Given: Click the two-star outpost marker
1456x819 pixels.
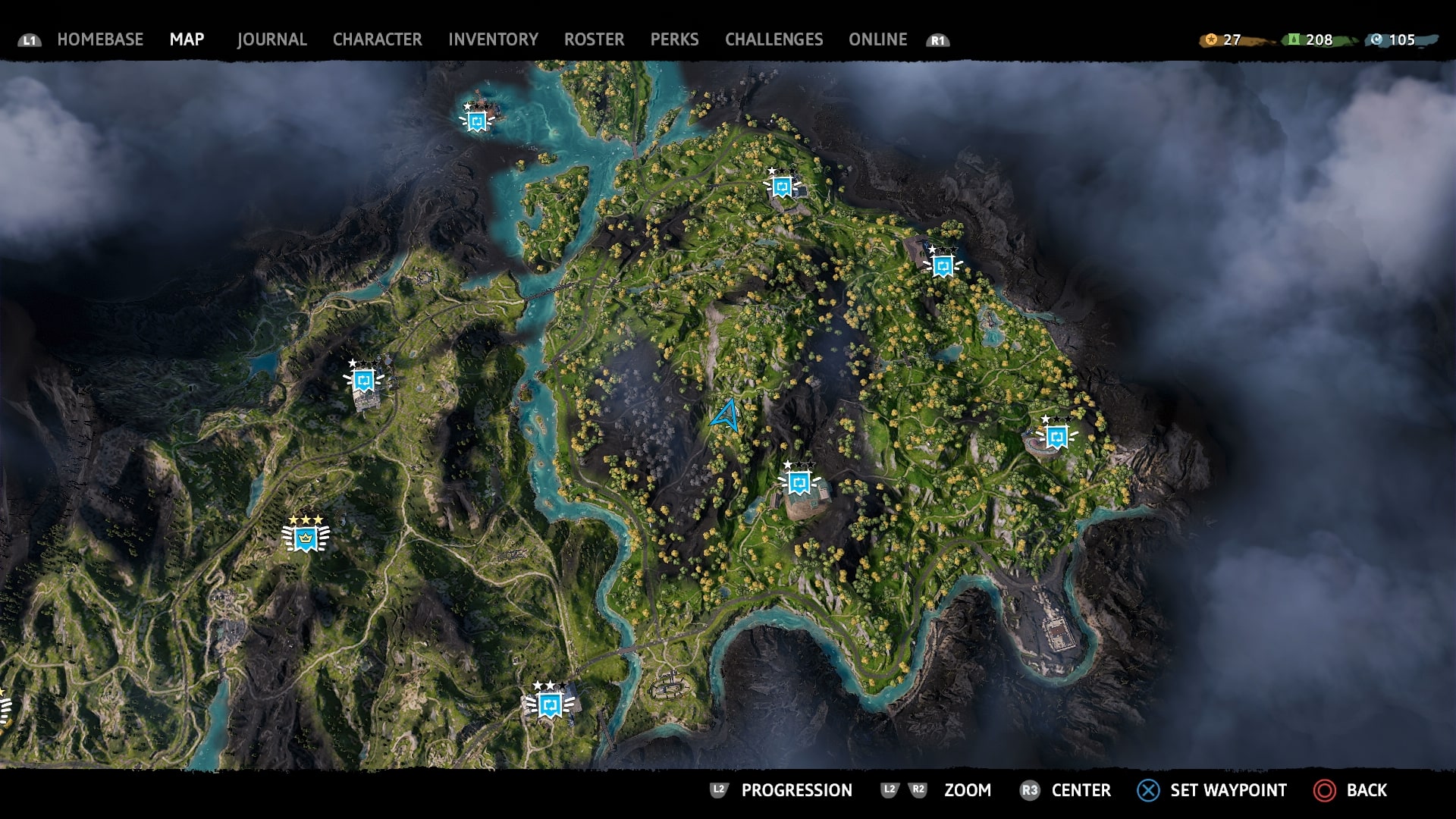Looking at the screenshot, I should tap(550, 704).
